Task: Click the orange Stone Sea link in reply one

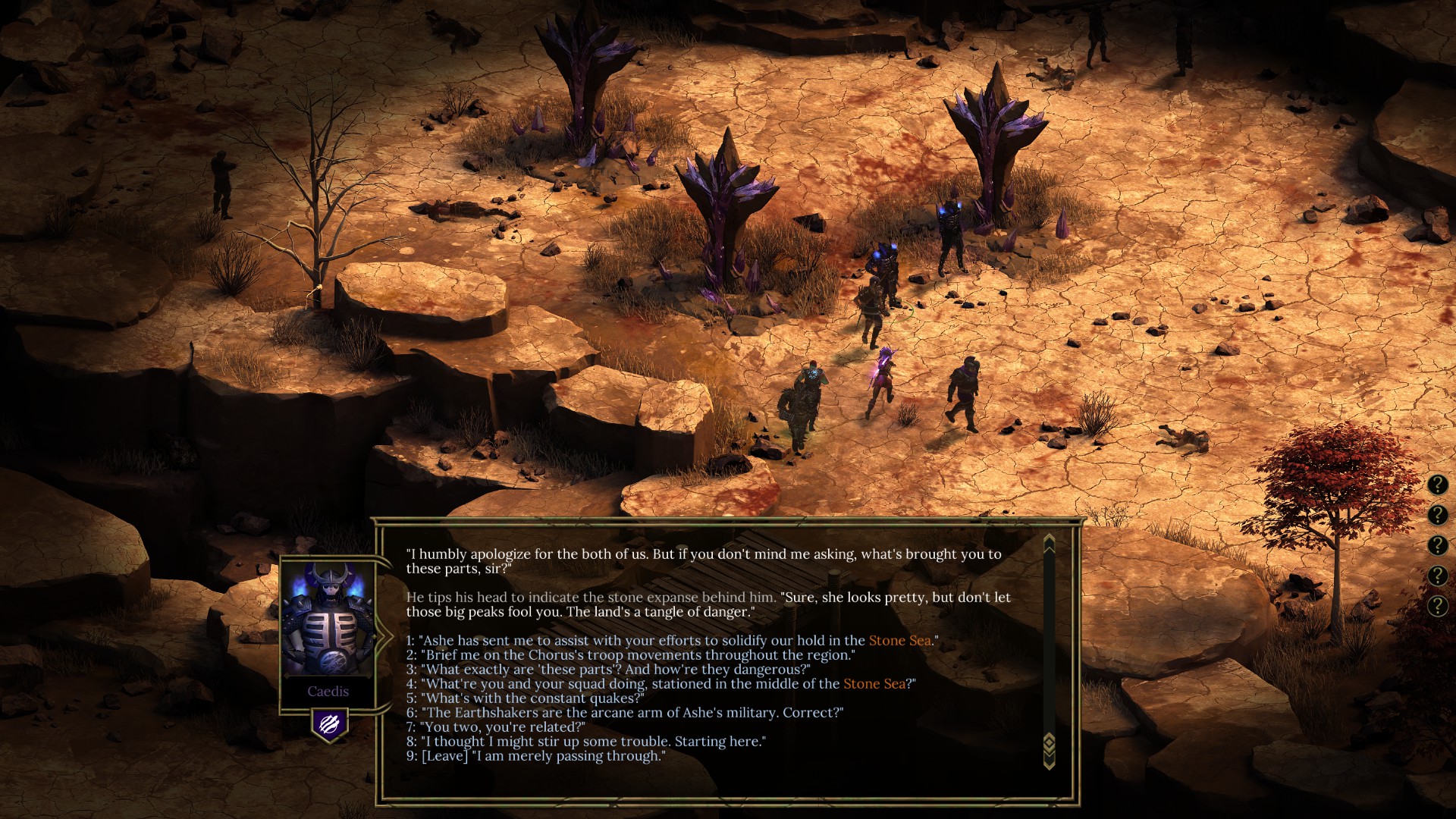Action: click(x=899, y=641)
